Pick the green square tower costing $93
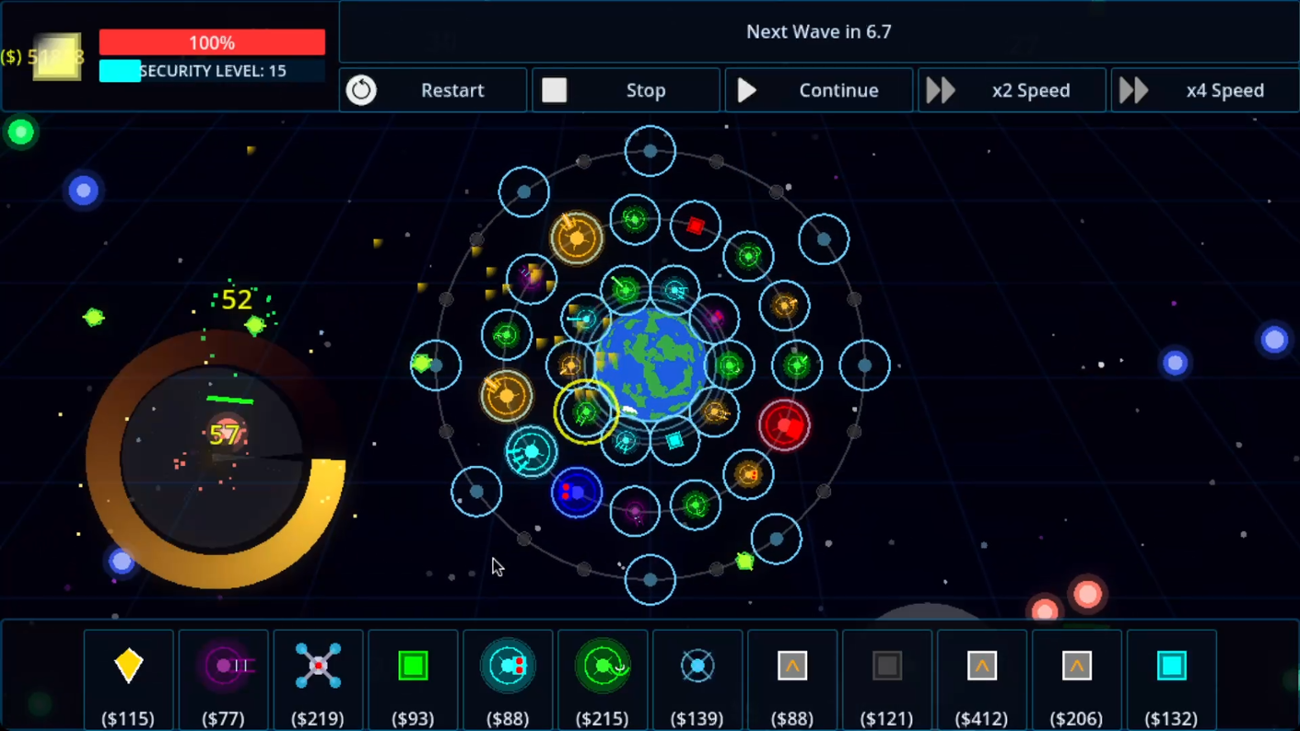This screenshot has height=731, width=1300. 412,666
